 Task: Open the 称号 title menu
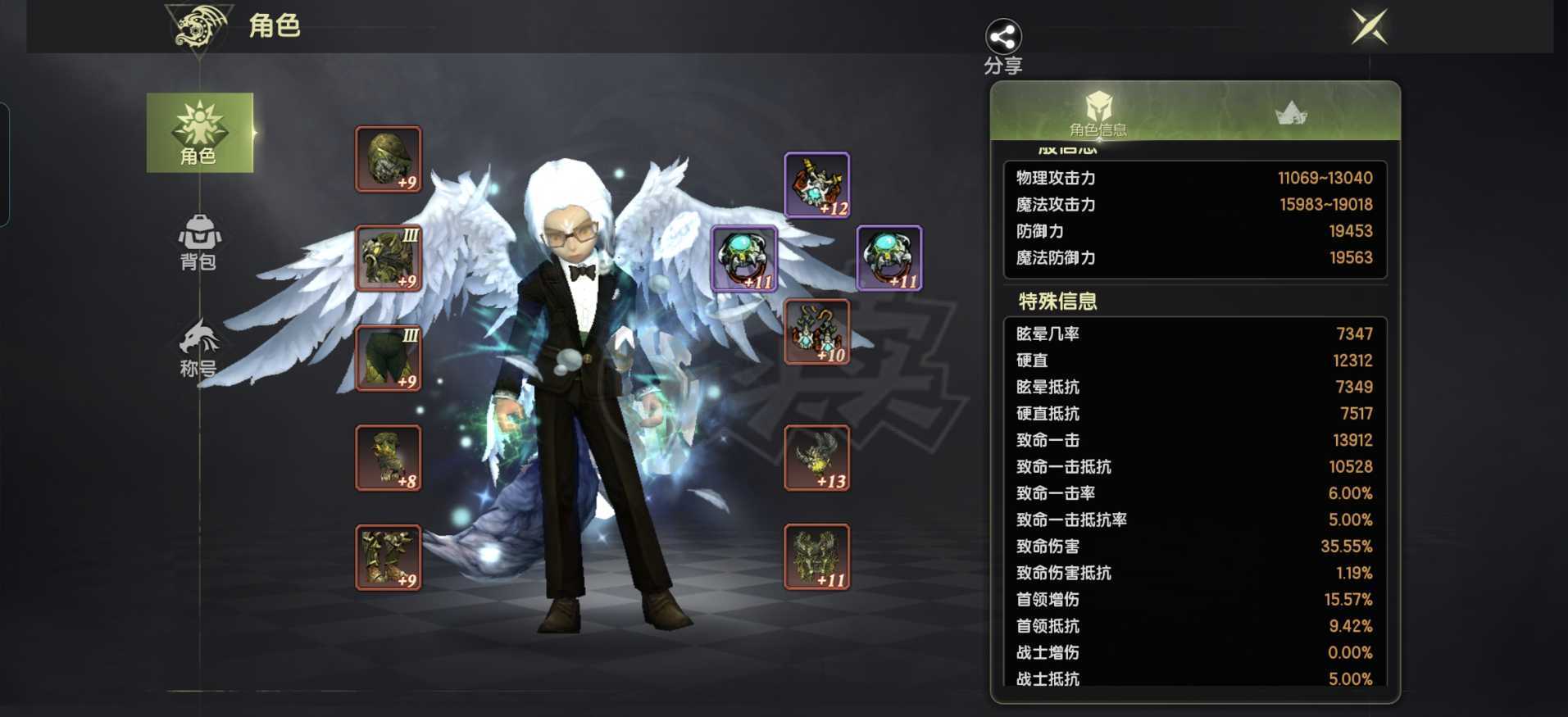pos(198,348)
